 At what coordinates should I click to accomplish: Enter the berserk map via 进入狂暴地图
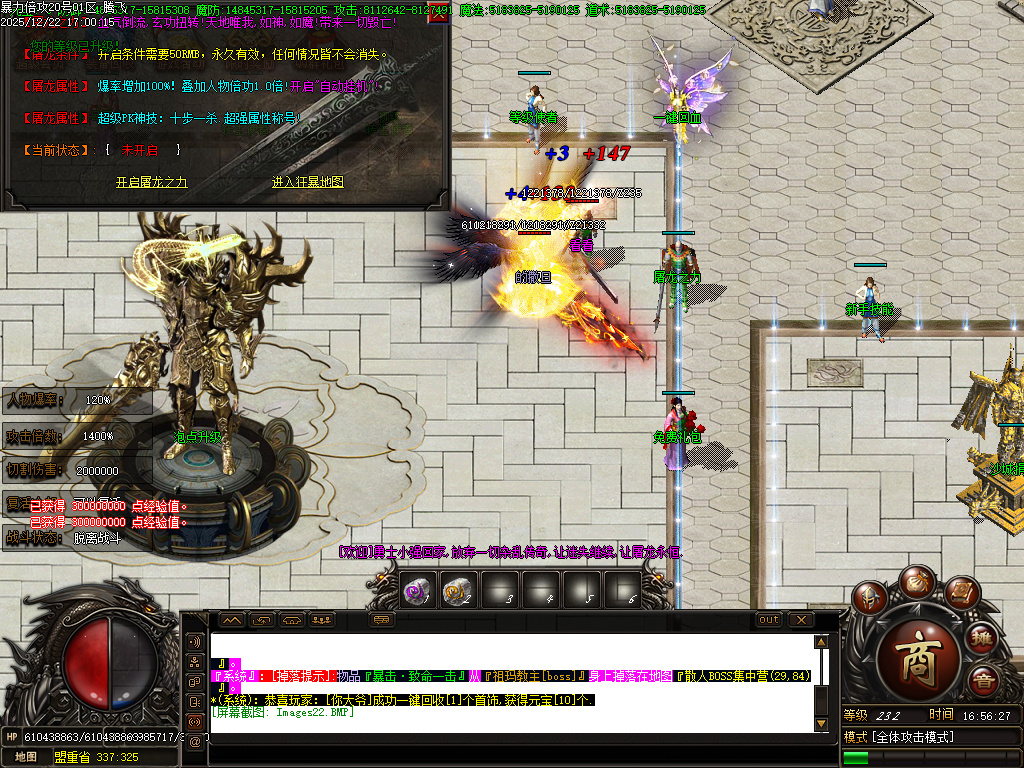308,182
